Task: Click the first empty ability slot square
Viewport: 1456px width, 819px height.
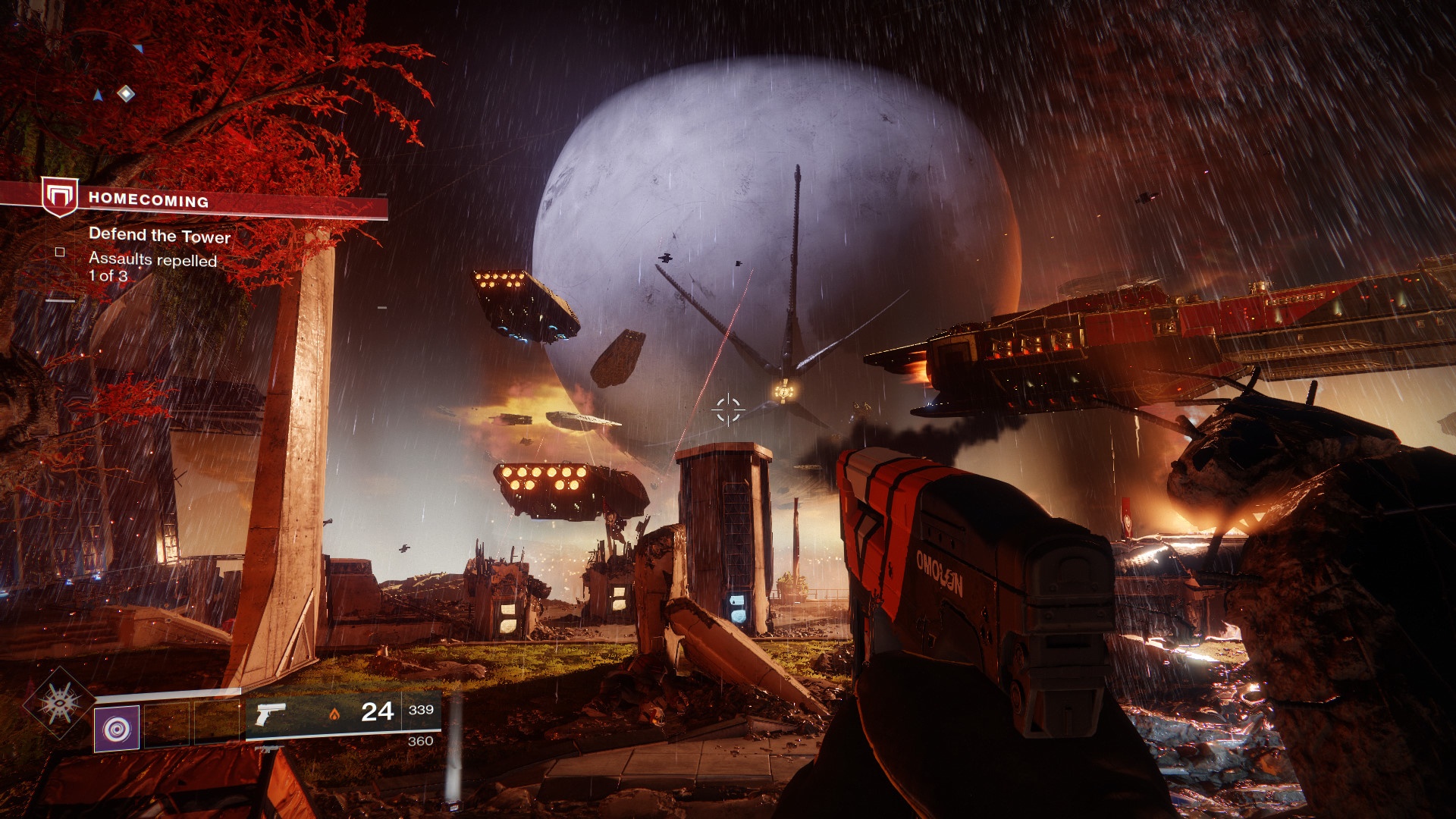Action: pos(167,725)
